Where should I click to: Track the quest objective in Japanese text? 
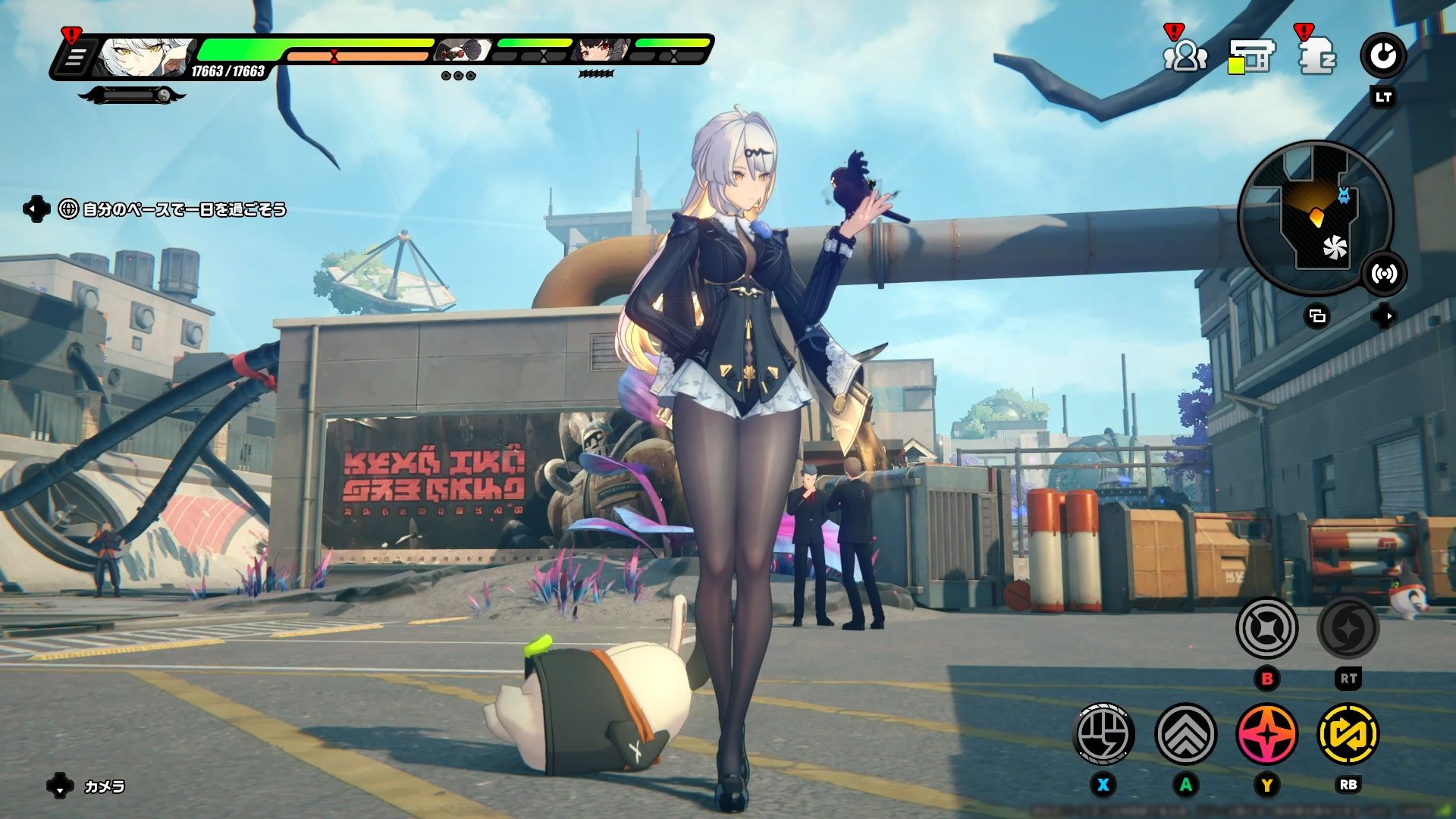click(x=184, y=209)
